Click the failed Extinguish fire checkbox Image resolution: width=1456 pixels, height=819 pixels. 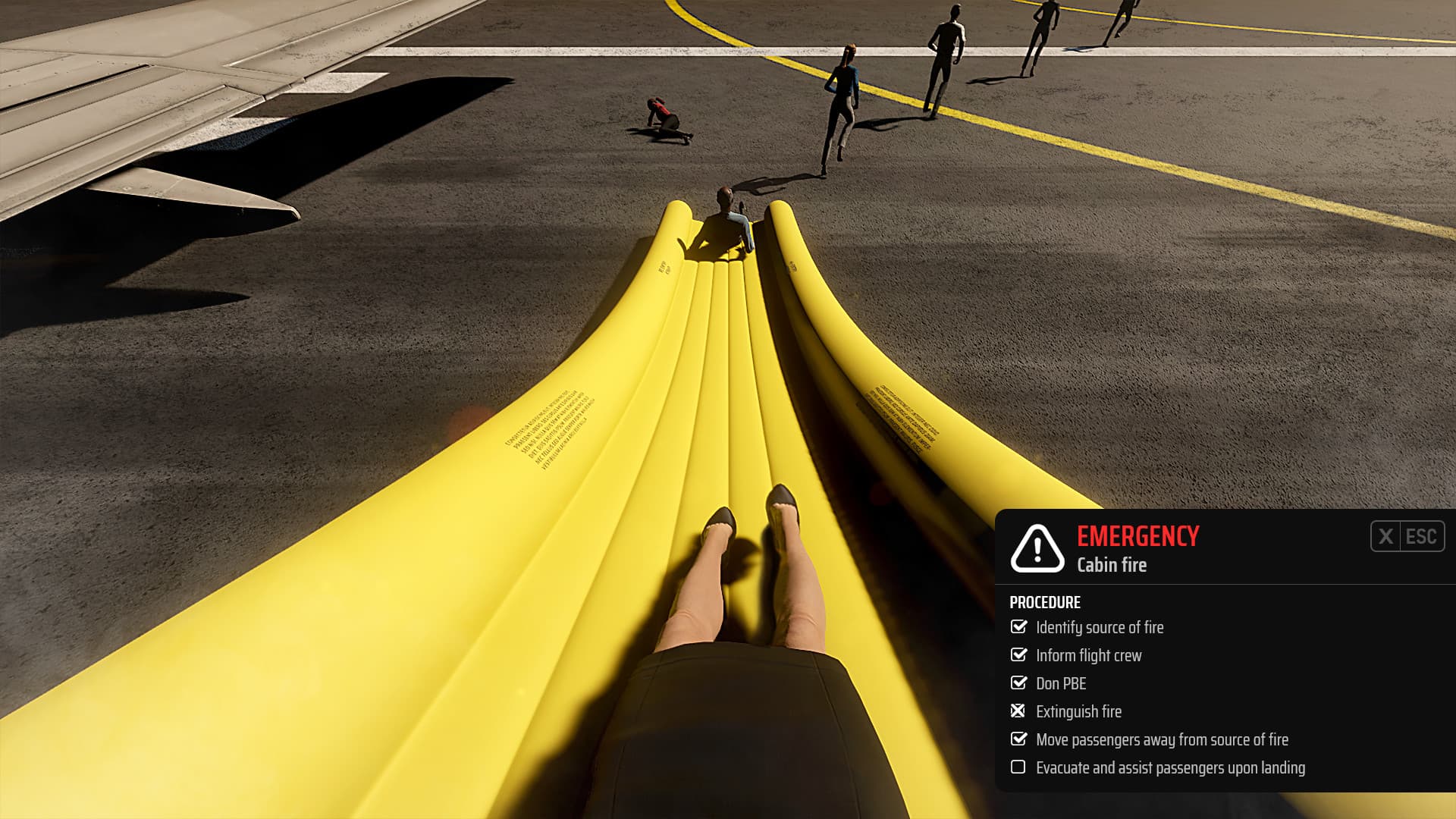(x=1019, y=712)
